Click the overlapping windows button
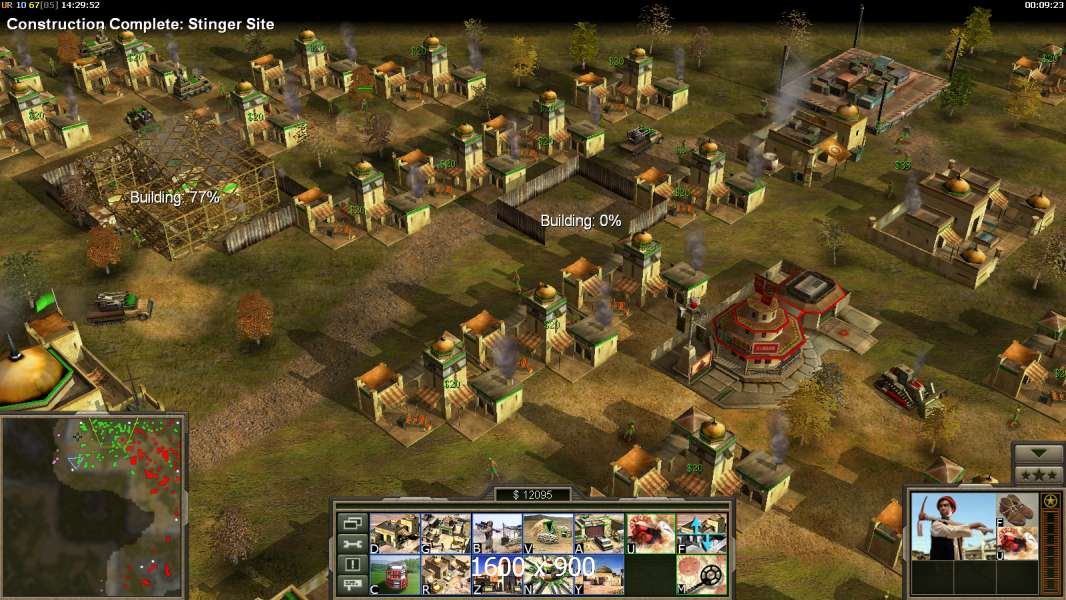Screen dimensions: 1066x600 351,523
